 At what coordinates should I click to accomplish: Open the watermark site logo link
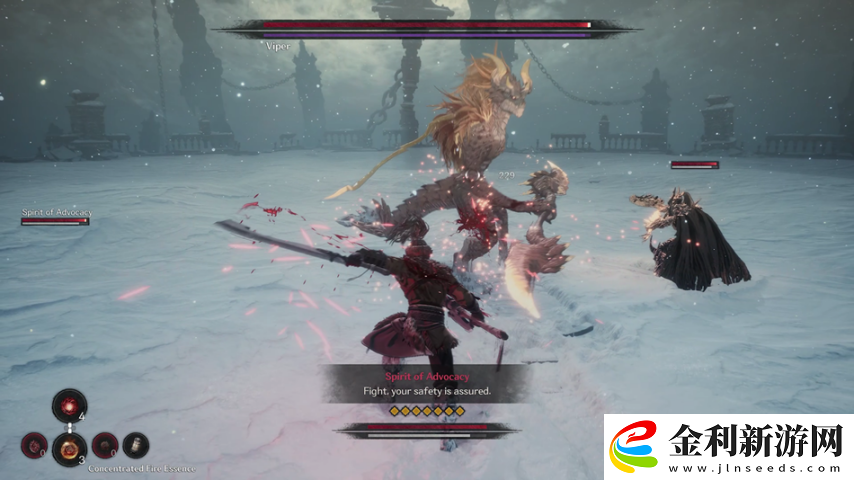click(729, 447)
